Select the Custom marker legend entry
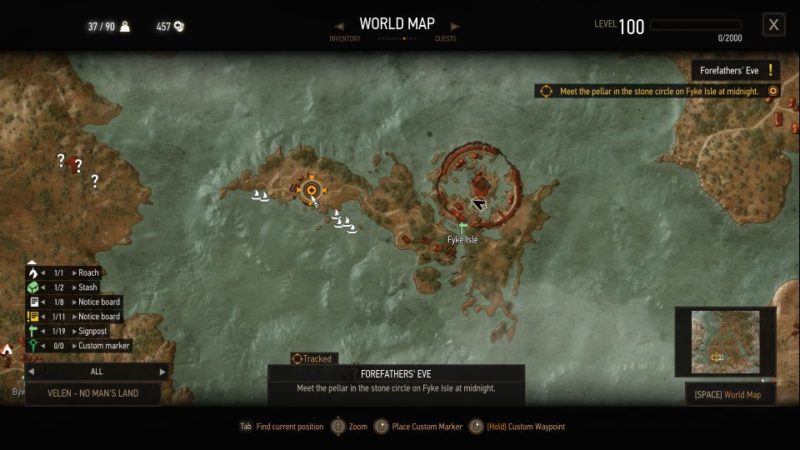 click(80, 346)
